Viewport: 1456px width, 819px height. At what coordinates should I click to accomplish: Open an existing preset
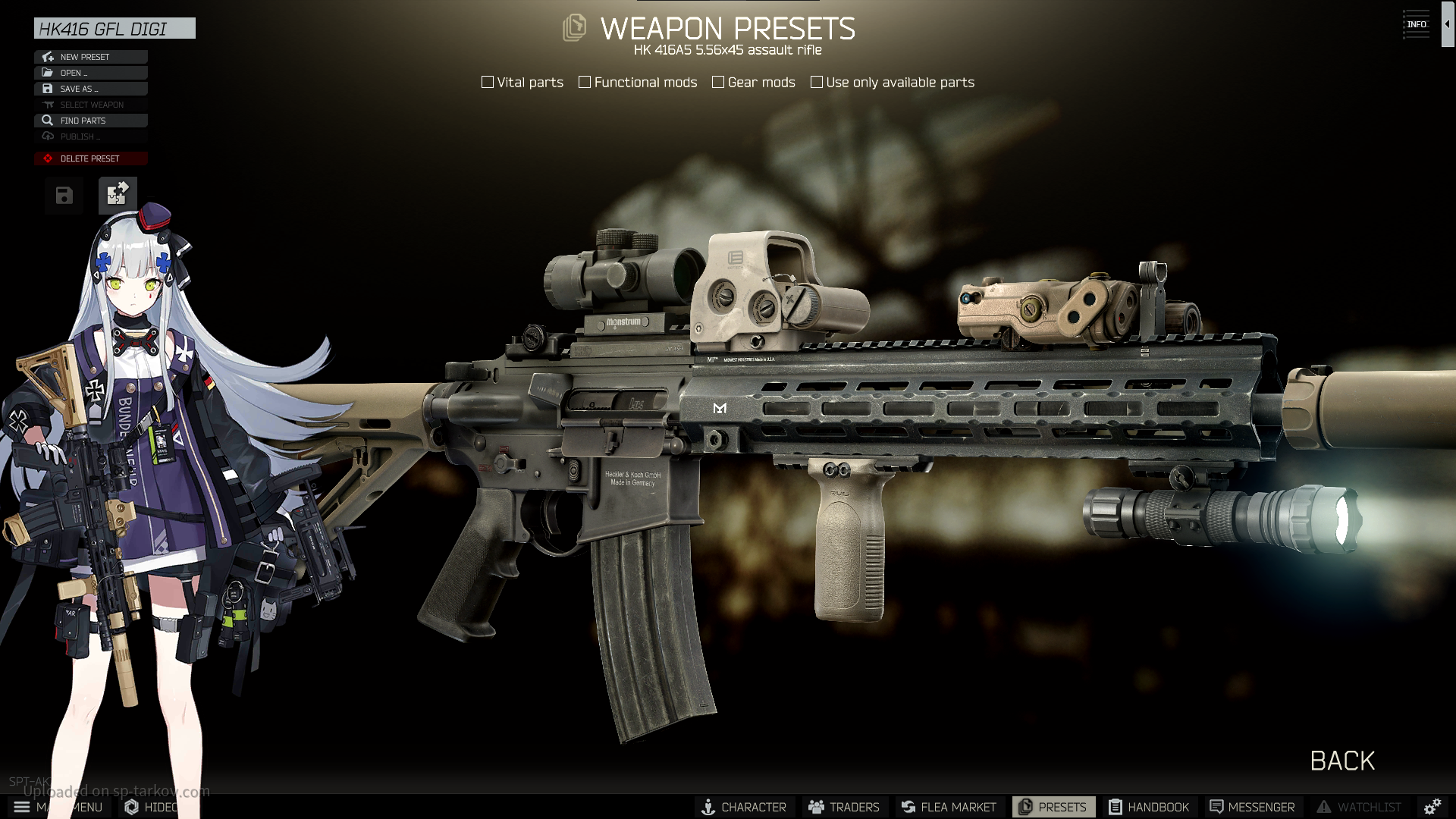pyautogui.click(x=90, y=73)
